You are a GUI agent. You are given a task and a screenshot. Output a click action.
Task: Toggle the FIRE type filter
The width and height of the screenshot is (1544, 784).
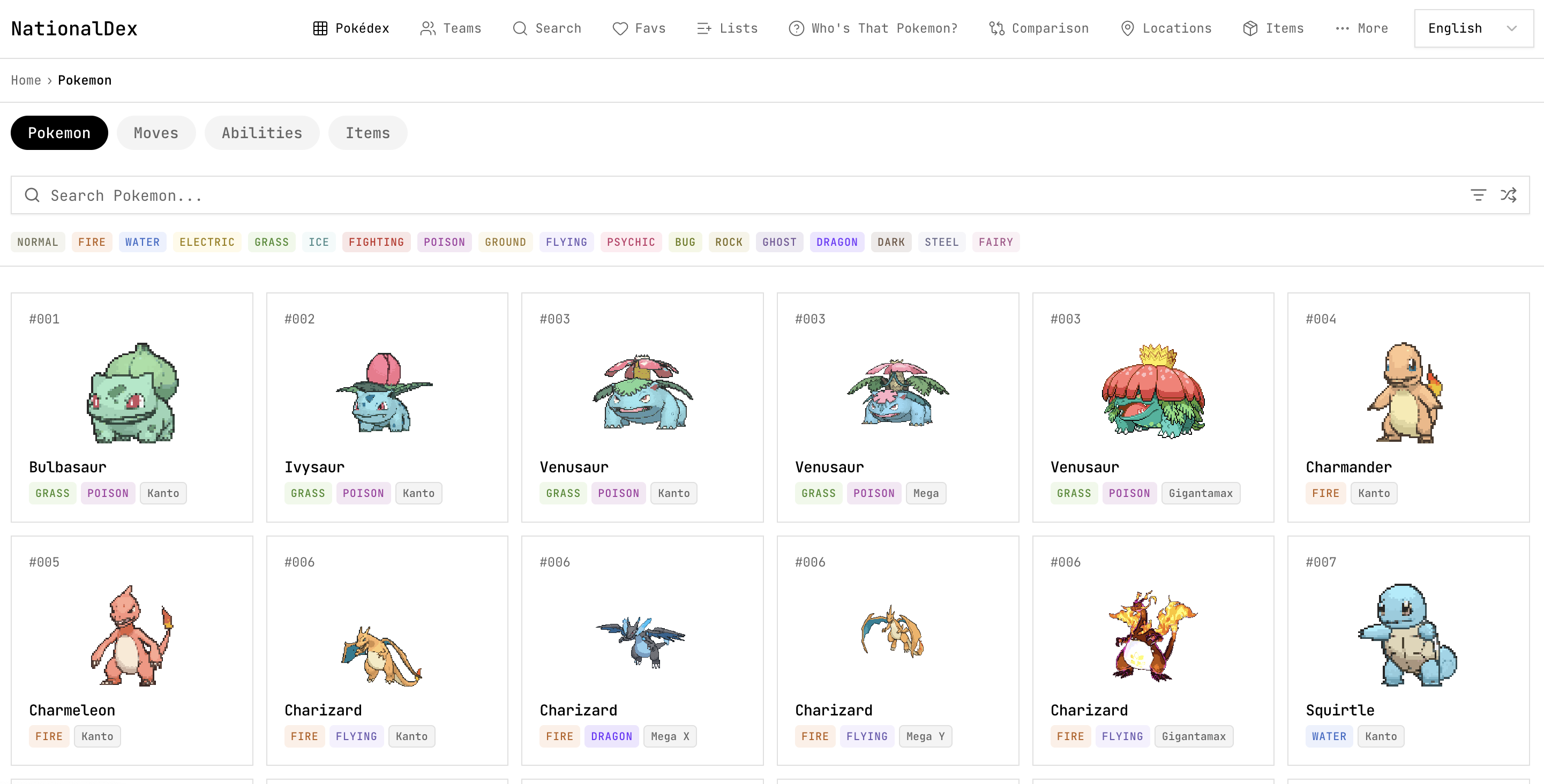[x=92, y=242]
